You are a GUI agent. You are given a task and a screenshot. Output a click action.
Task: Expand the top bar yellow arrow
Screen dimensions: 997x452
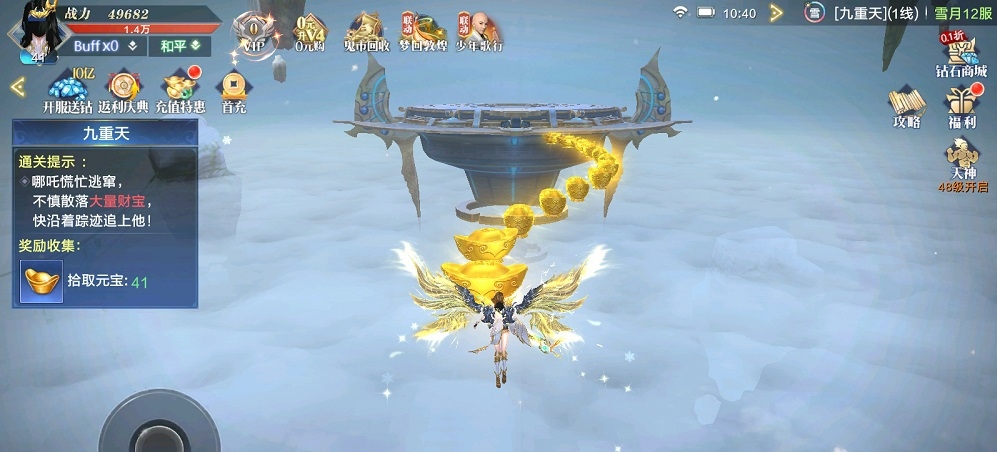(776, 13)
